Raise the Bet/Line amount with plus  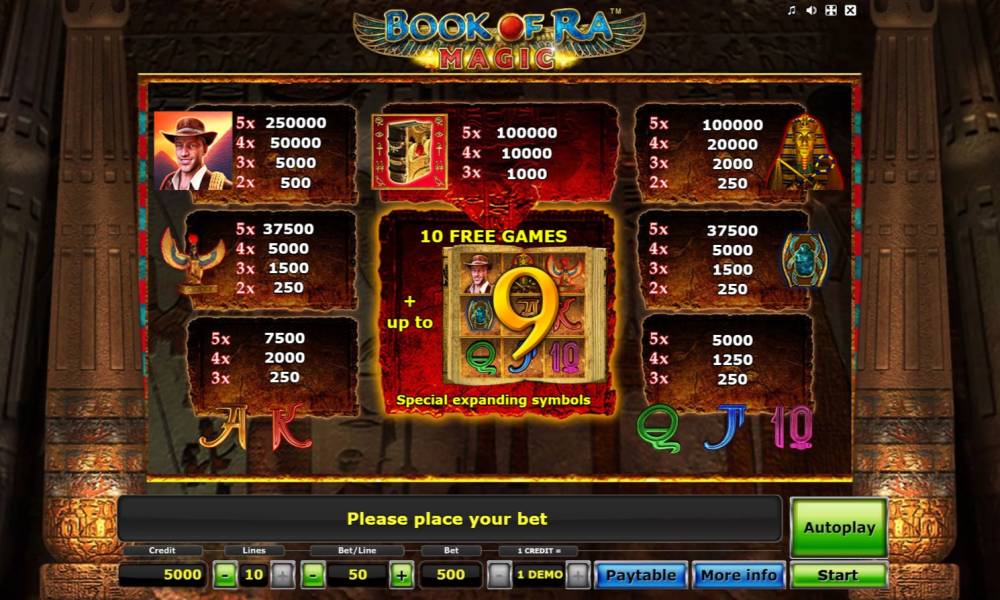(401, 575)
